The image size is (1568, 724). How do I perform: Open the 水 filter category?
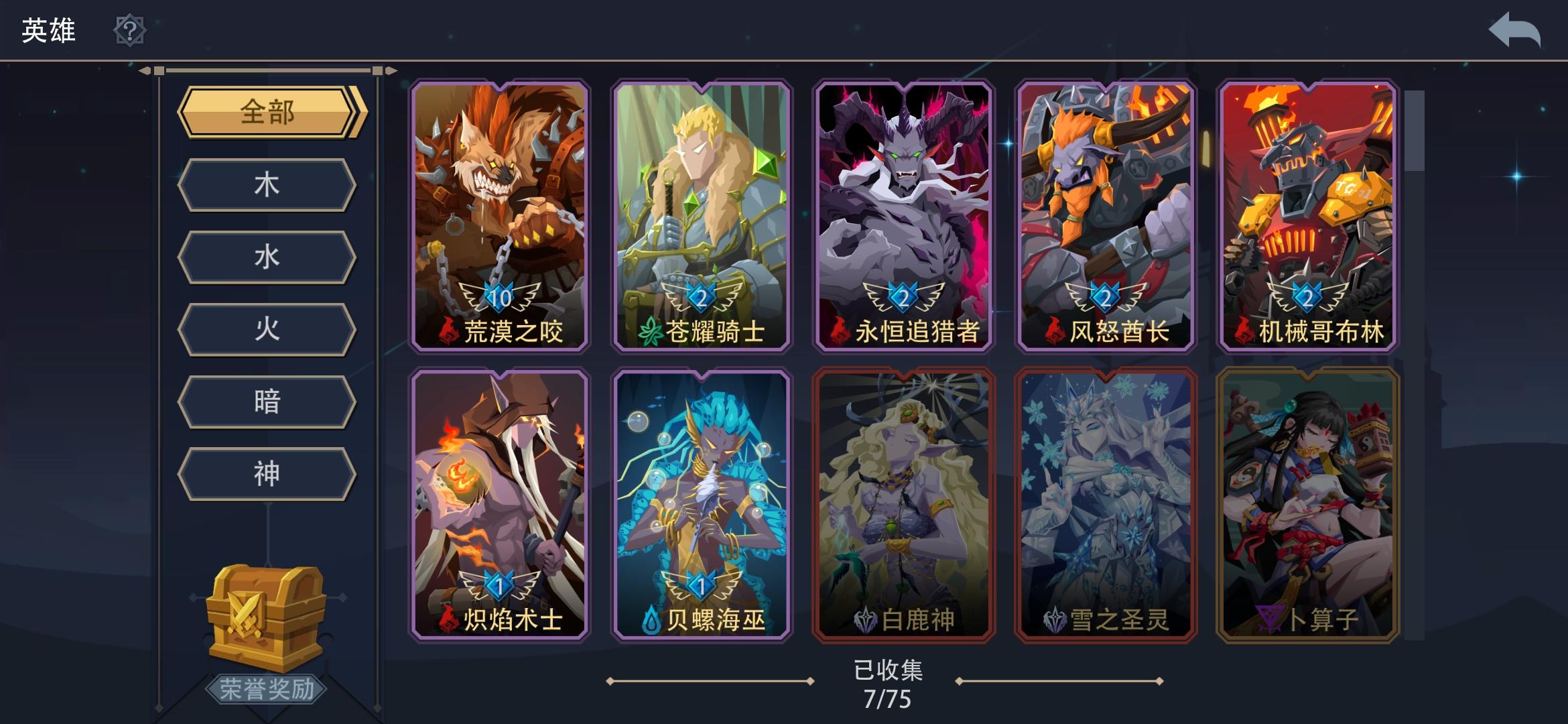[x=267, y=257]
